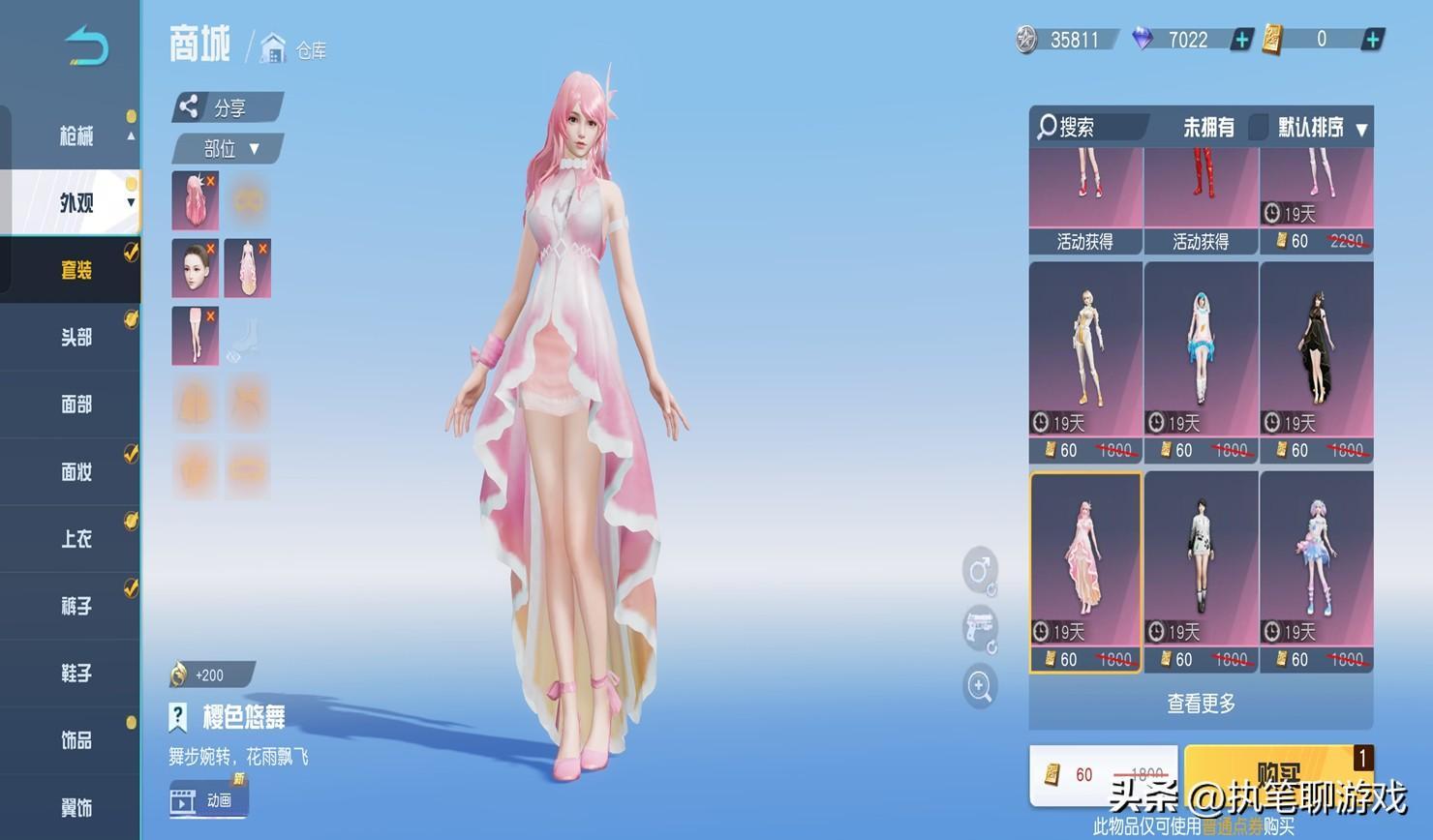
Task: Switch to the 鞋子 shoes category
Action: click(76, 674)
